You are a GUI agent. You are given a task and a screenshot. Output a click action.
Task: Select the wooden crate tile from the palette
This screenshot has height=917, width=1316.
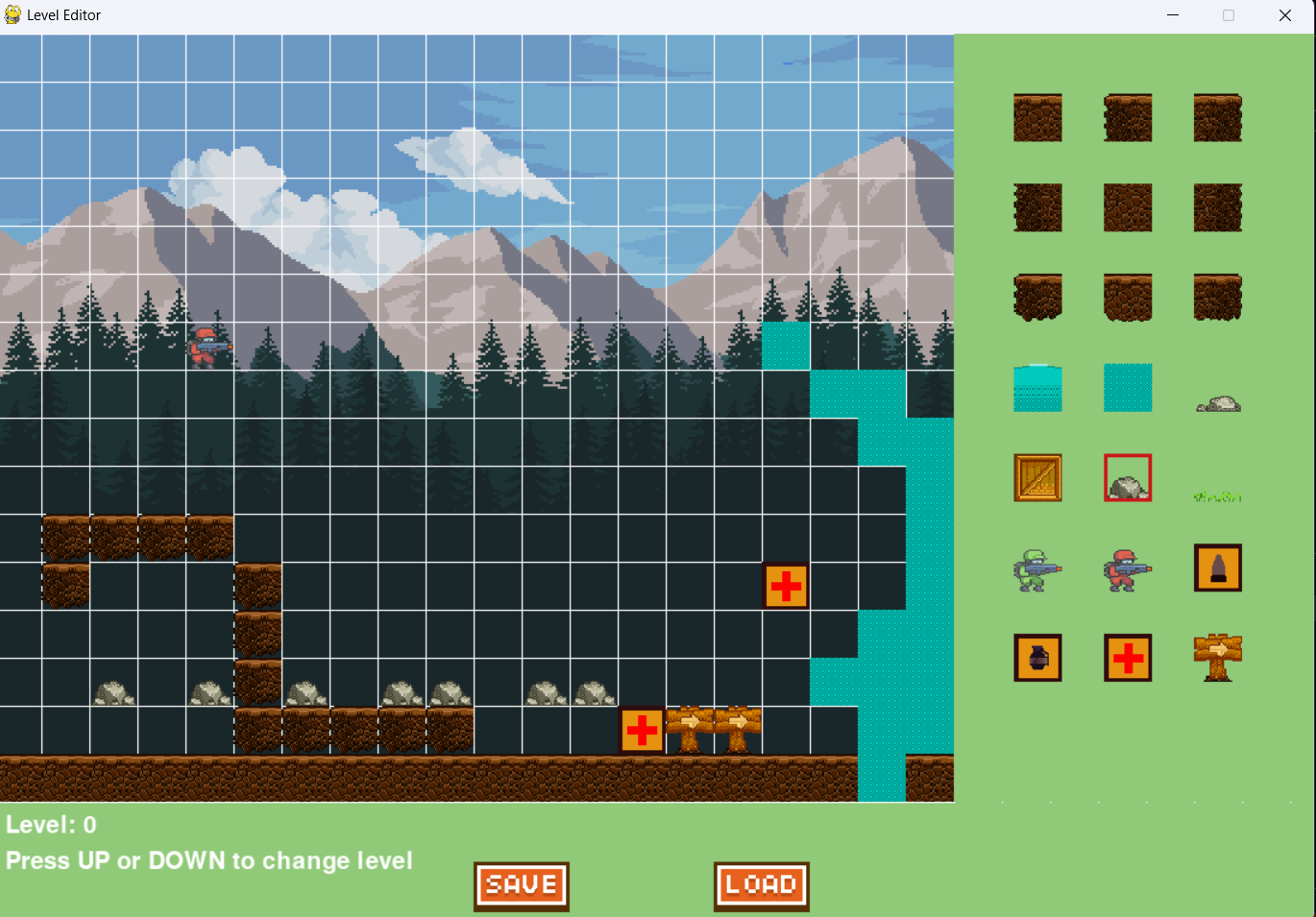(1037, 477)
